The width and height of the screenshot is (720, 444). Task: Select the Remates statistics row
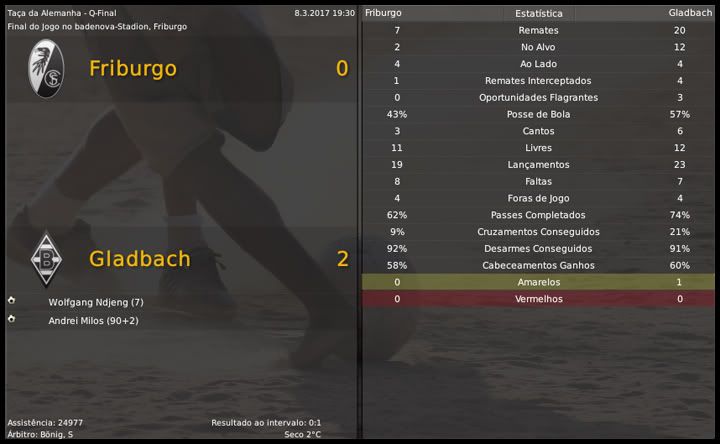538,31
